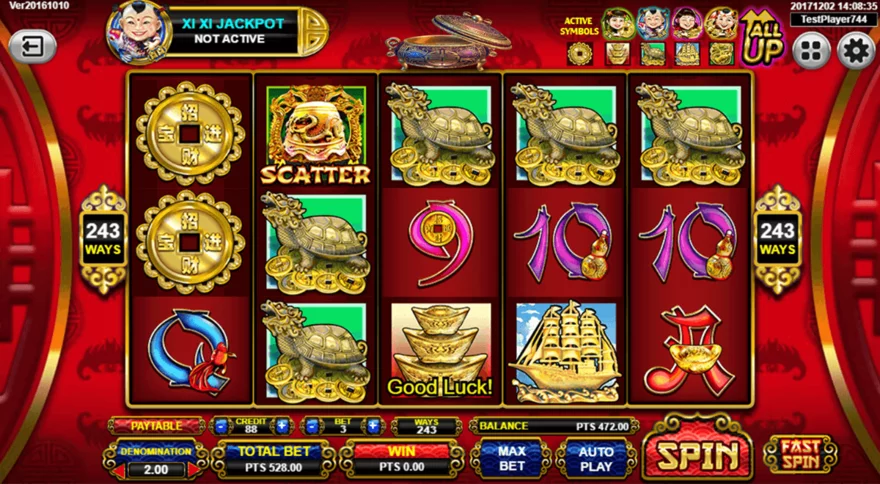The width and height of the screenshot is (880, 484).
Task: Open the PAYTABLE
Action: pos(155,426)
